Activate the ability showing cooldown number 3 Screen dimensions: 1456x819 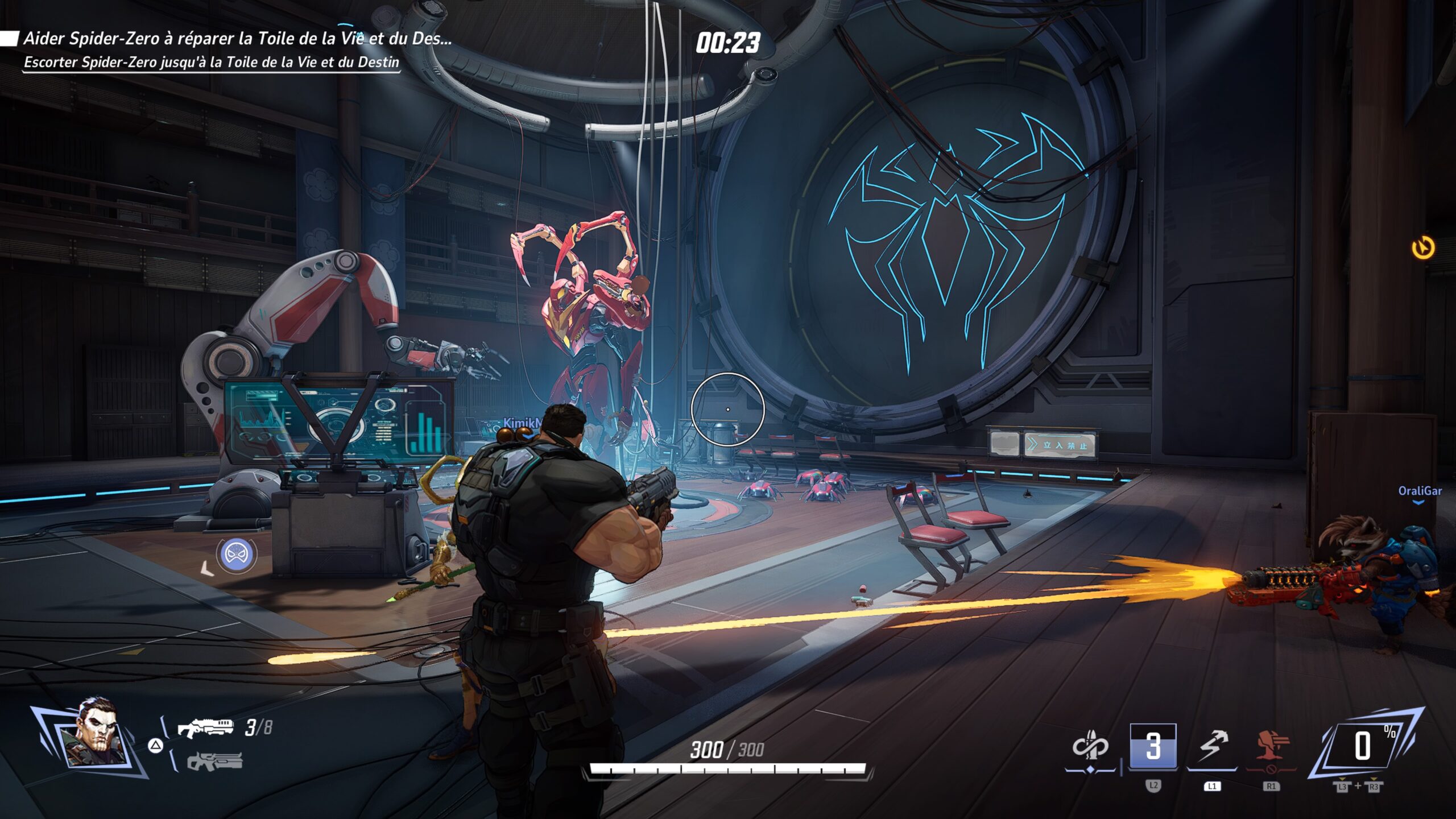click(1153, 746)
